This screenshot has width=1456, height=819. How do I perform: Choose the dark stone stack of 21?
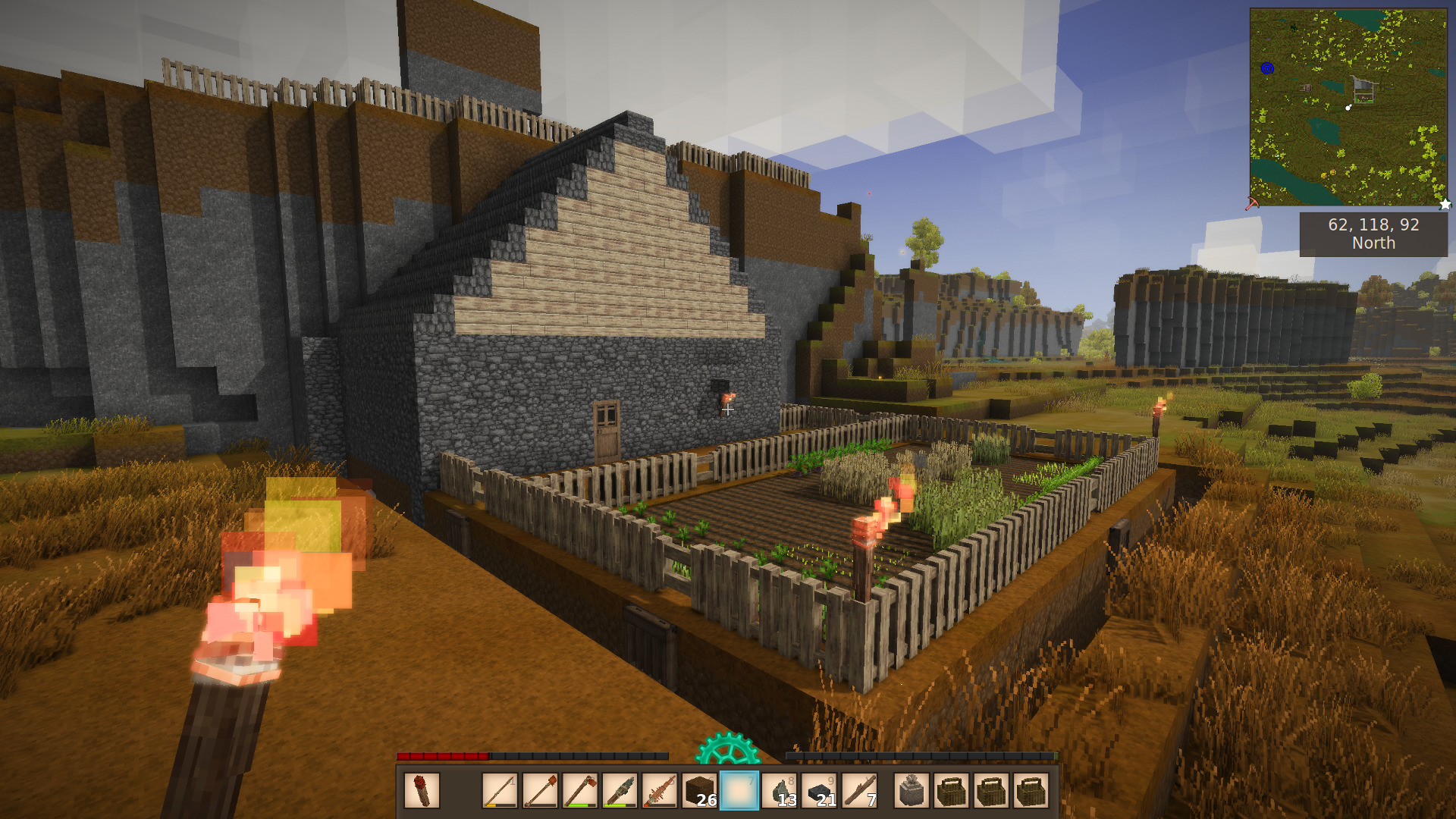coord(820,791)
